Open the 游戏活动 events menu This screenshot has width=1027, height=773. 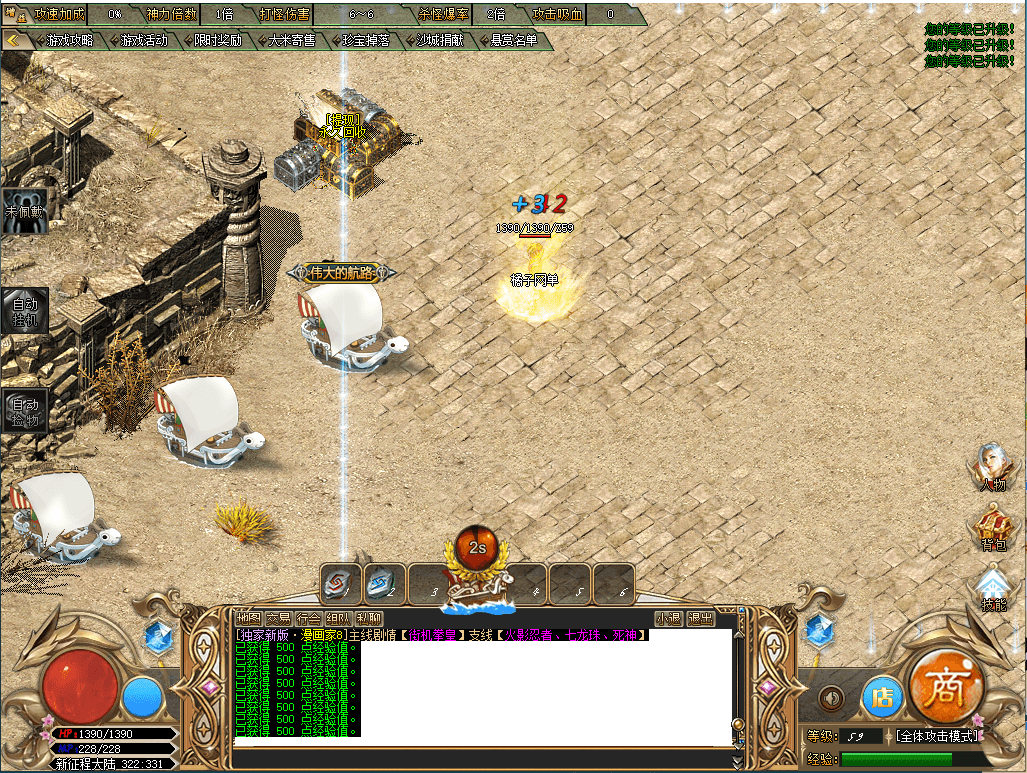coord(143,41)
